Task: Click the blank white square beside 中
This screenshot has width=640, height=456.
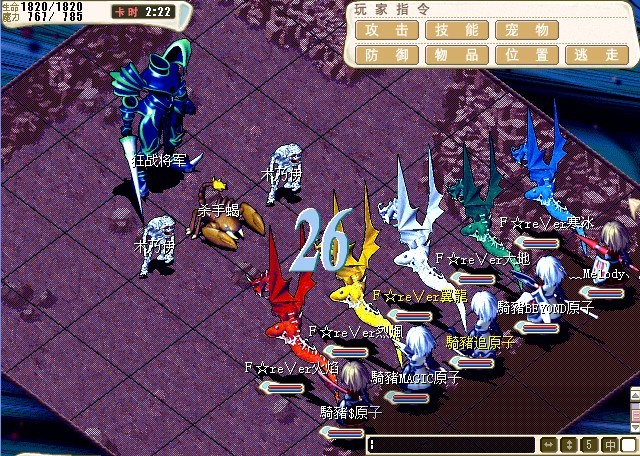Action: pos(630,444)
